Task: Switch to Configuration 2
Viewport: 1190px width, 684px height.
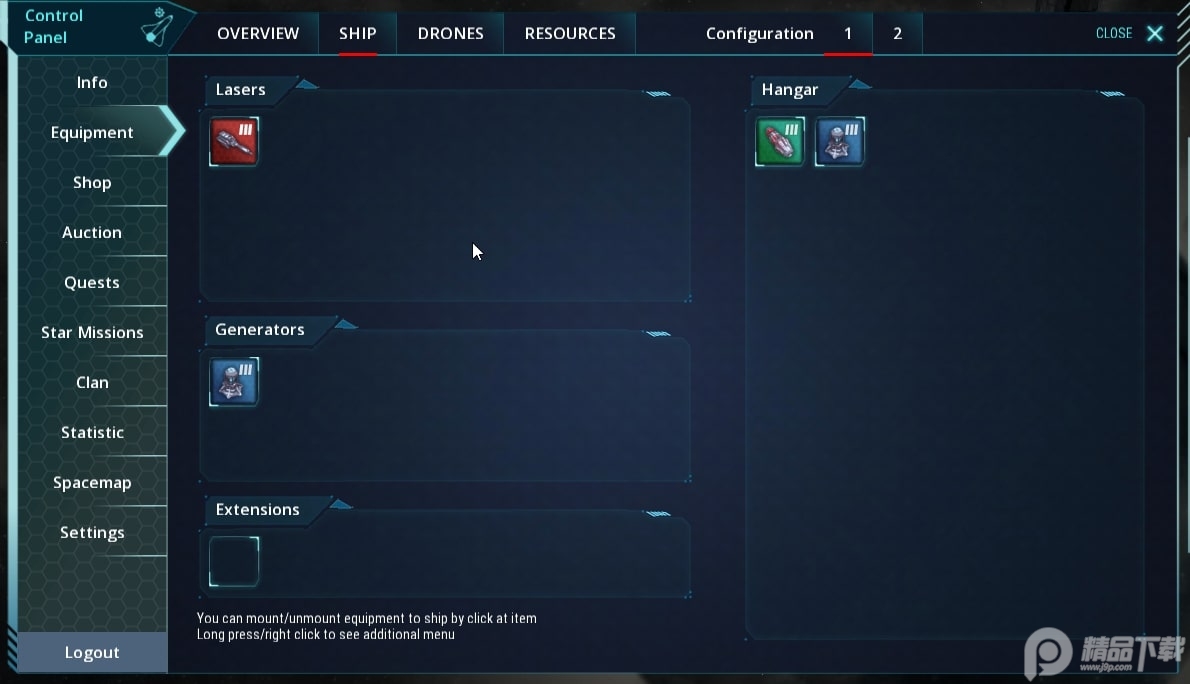Action: coord(897,33)
